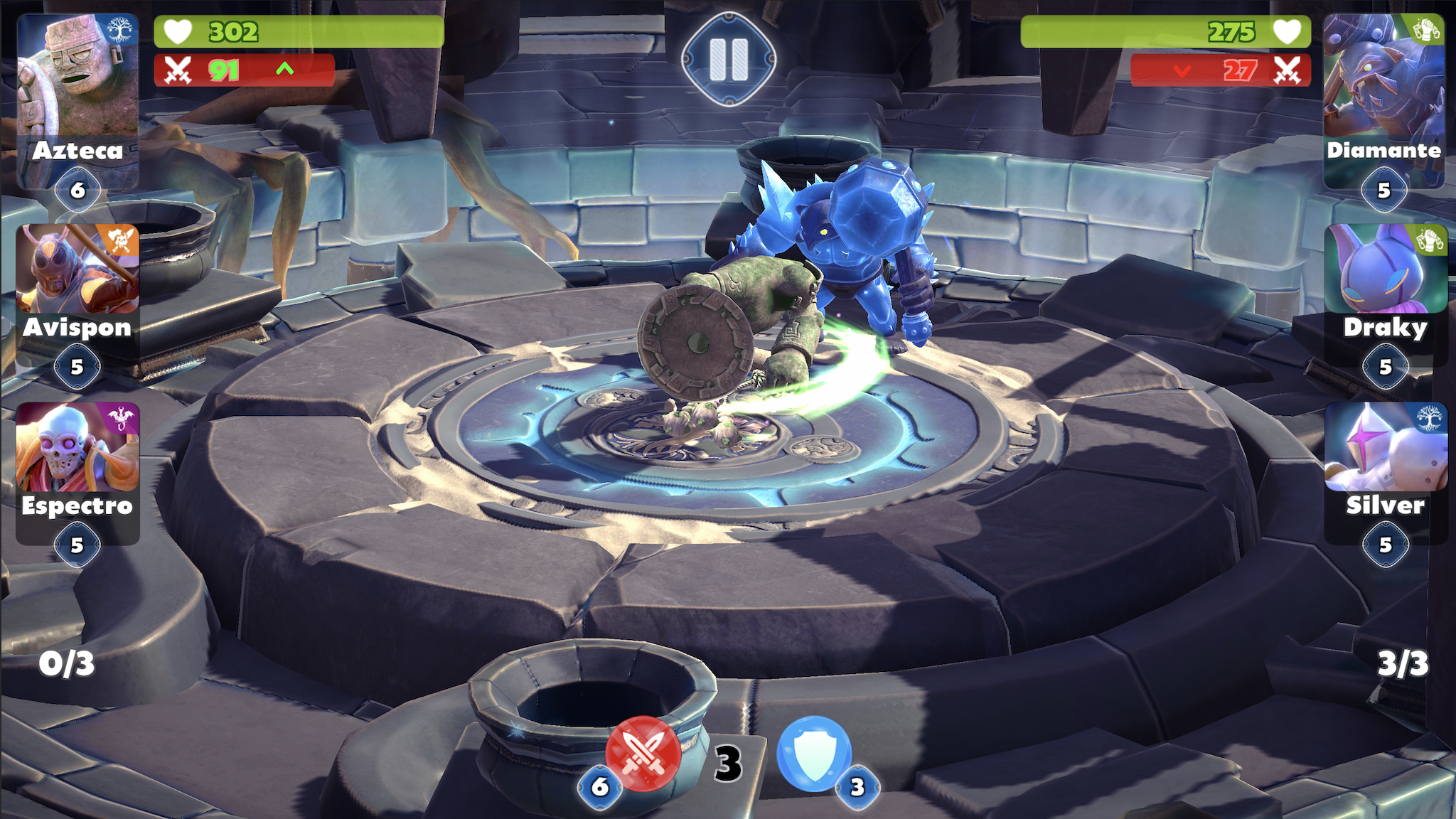This screenshot has height=819, width=1456.
Task: Tap the heart icon on the left health bar
Action: (x=179, y=31)
